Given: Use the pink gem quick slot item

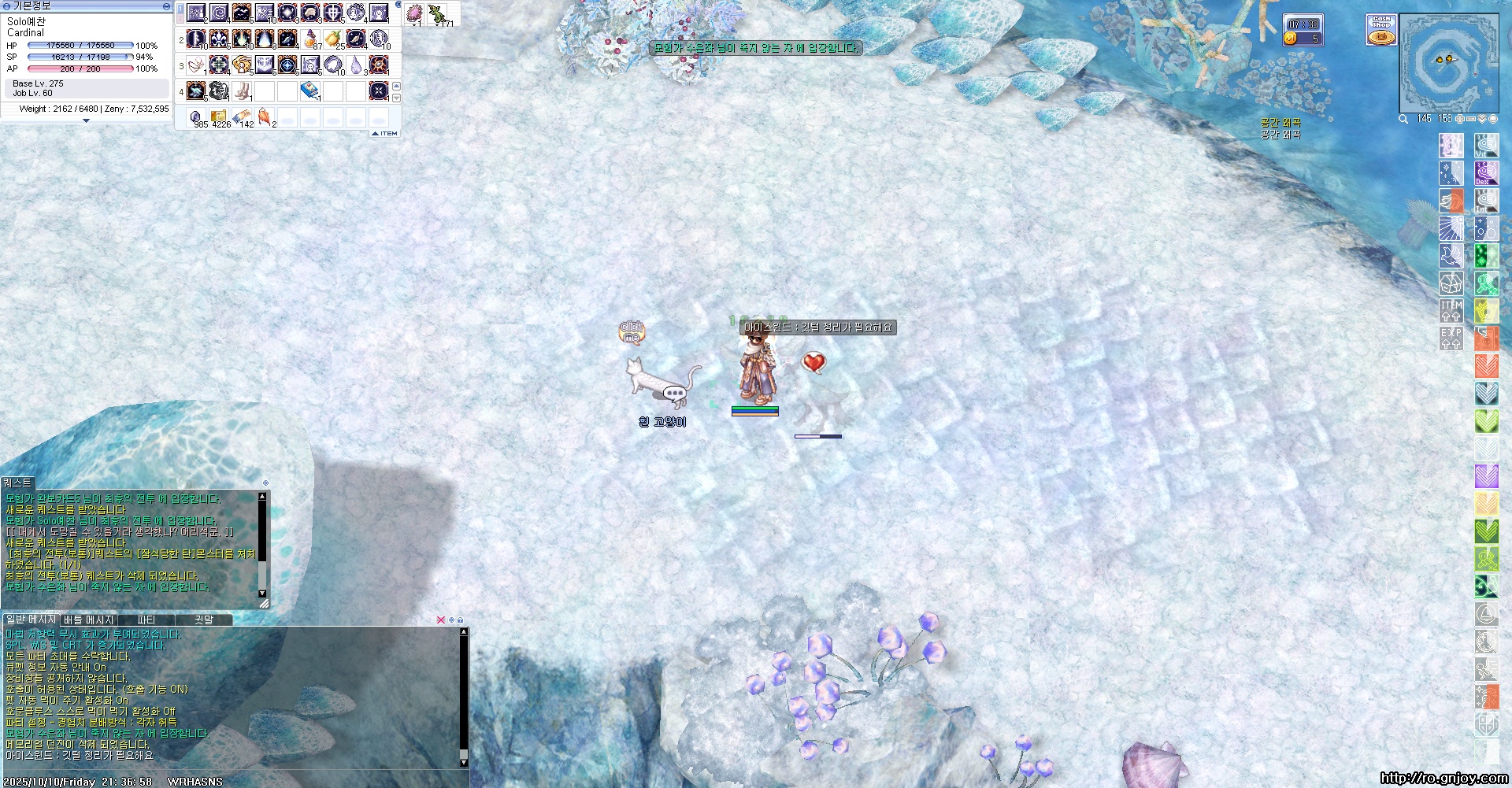Looking at the screenshot, I should pyautogui.click(x=414, y=14).
